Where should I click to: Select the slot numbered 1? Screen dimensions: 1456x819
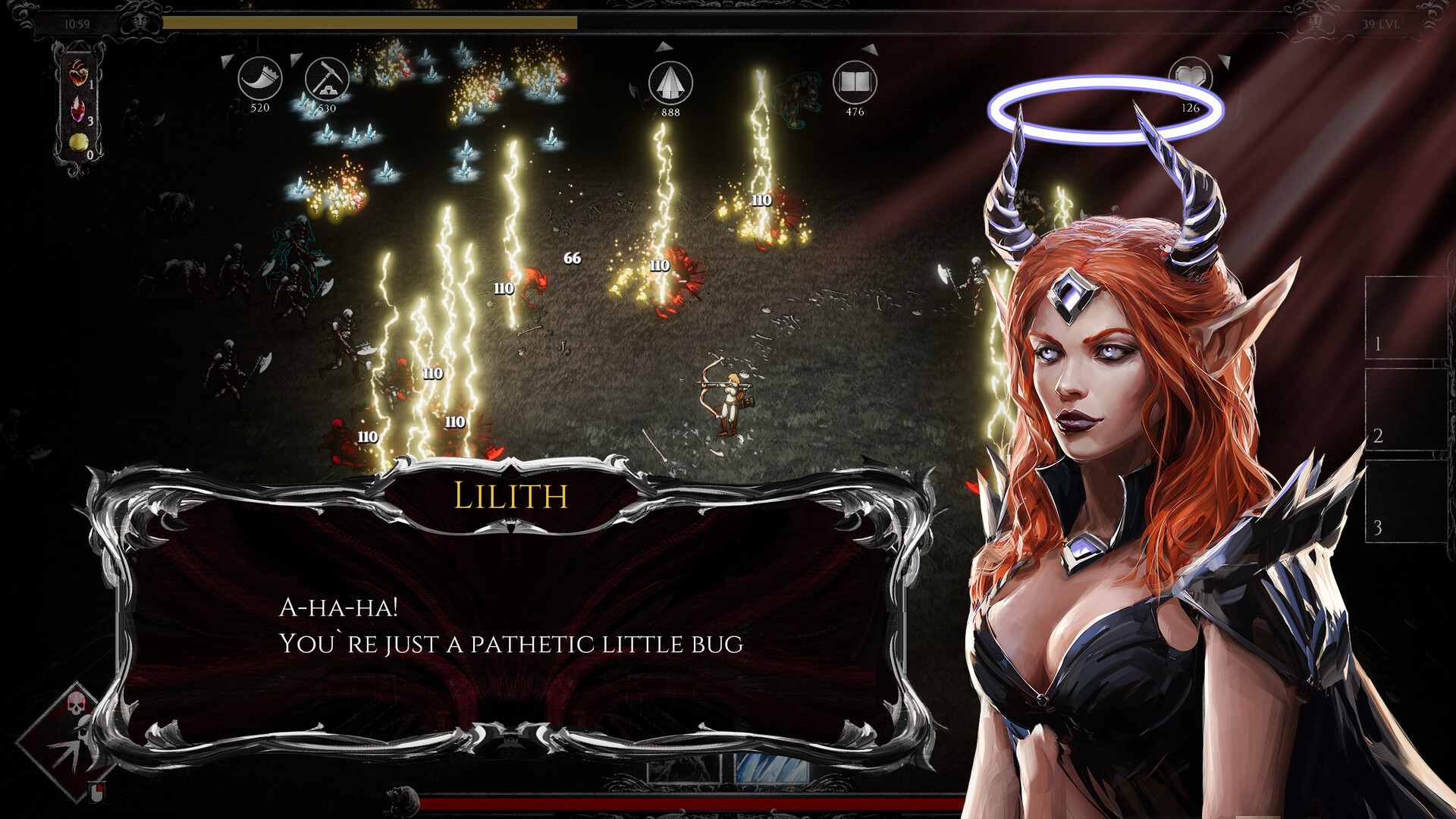(1403, 317)
